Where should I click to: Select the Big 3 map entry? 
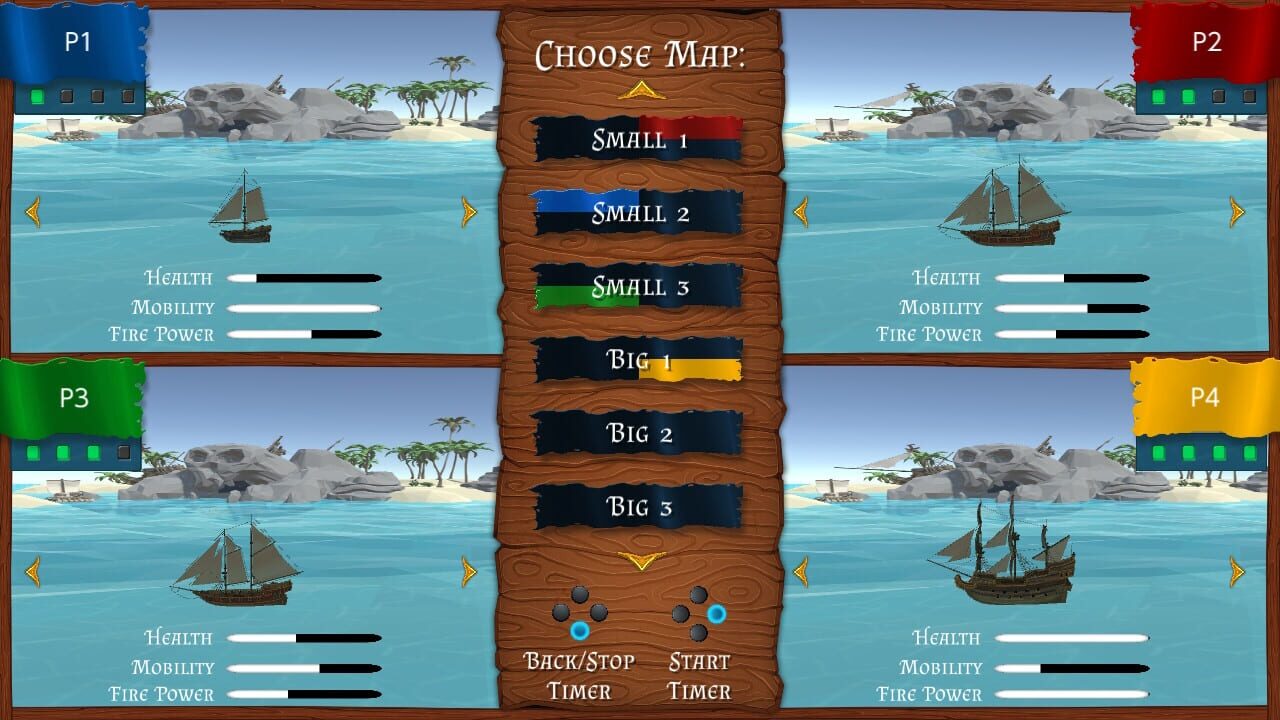638,507
